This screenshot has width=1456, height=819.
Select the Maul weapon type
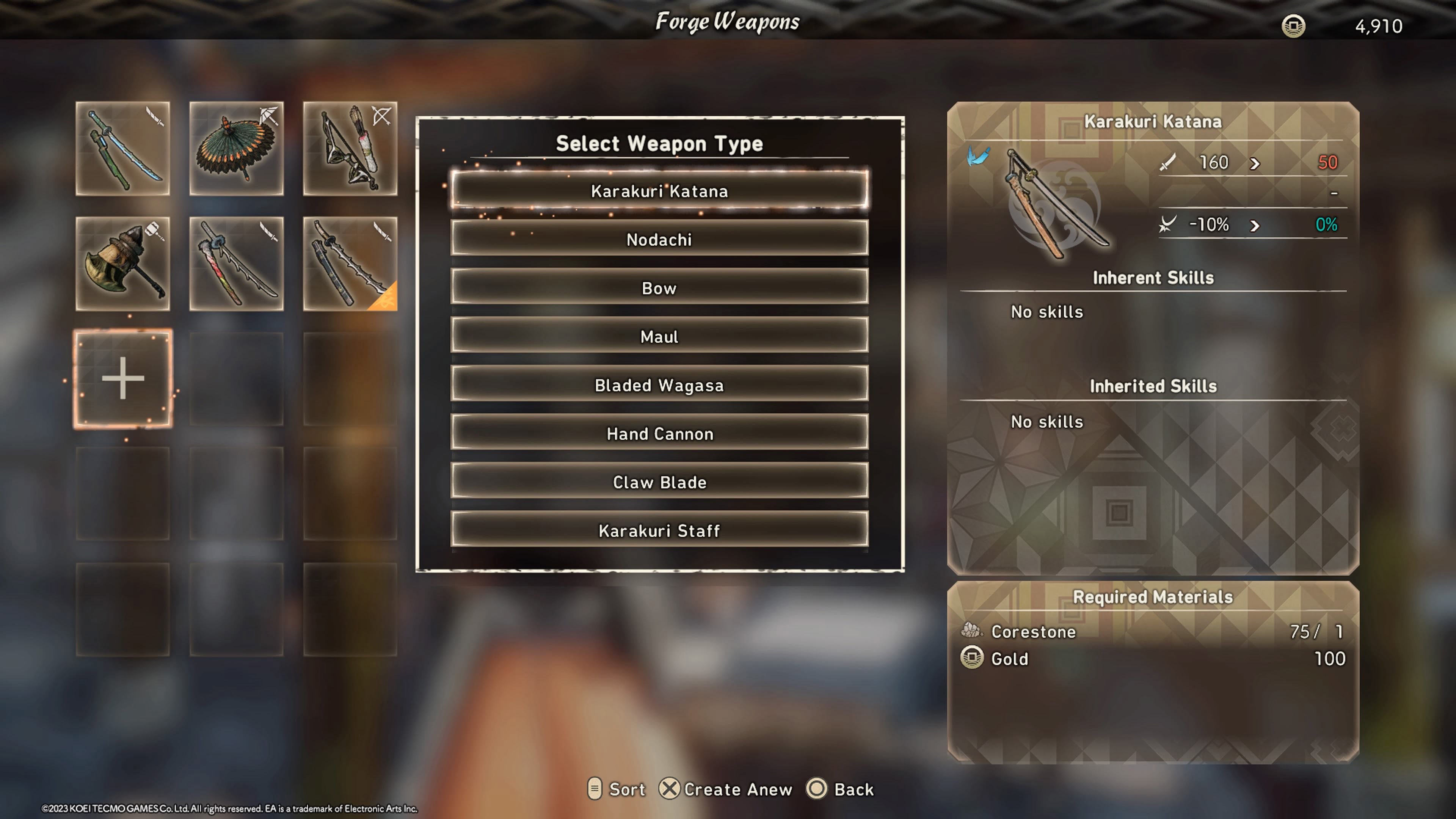tap(659, 337)
